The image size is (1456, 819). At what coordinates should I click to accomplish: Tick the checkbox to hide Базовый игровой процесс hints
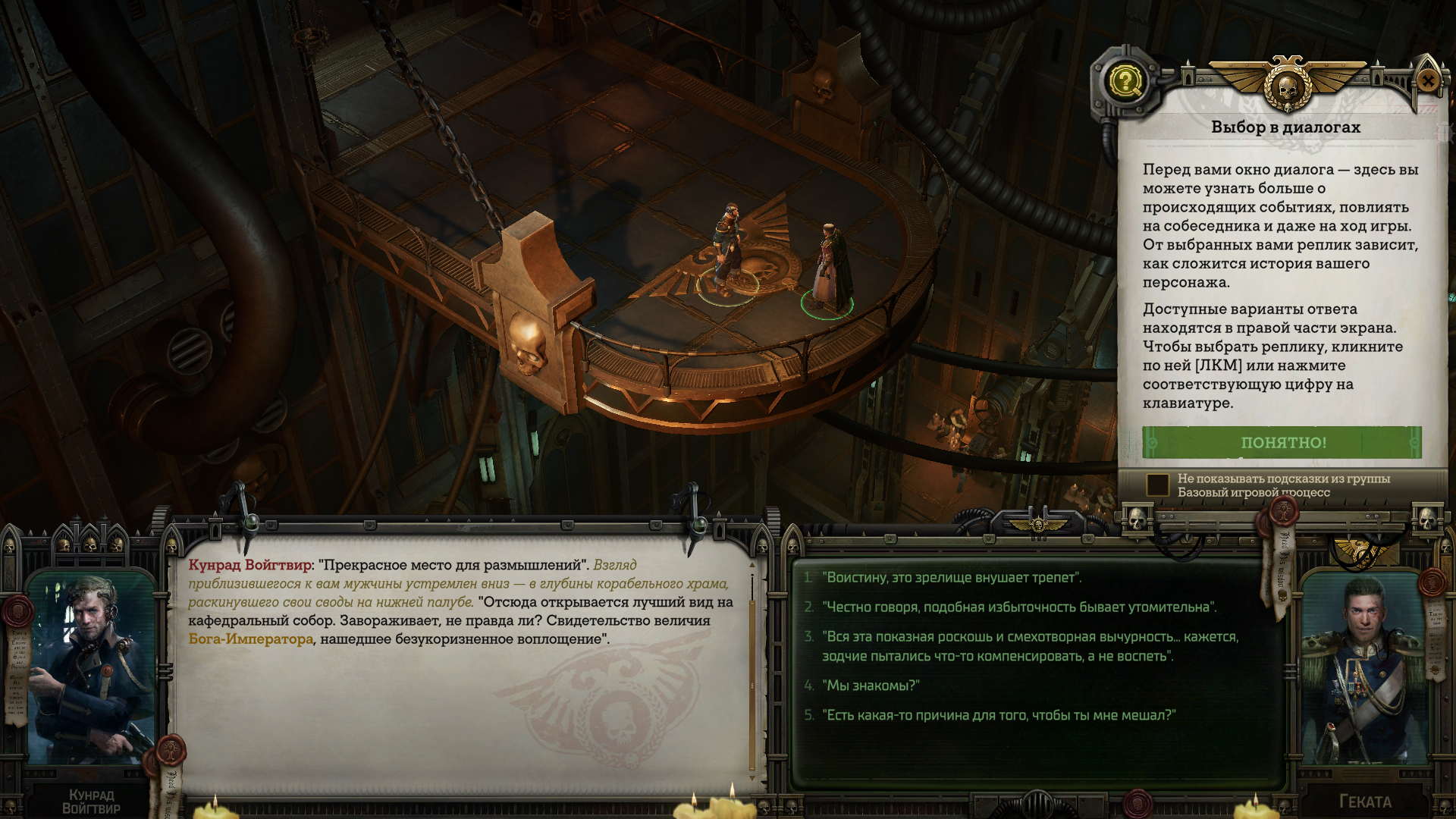pyautogui.click(x=1157, y=485)
